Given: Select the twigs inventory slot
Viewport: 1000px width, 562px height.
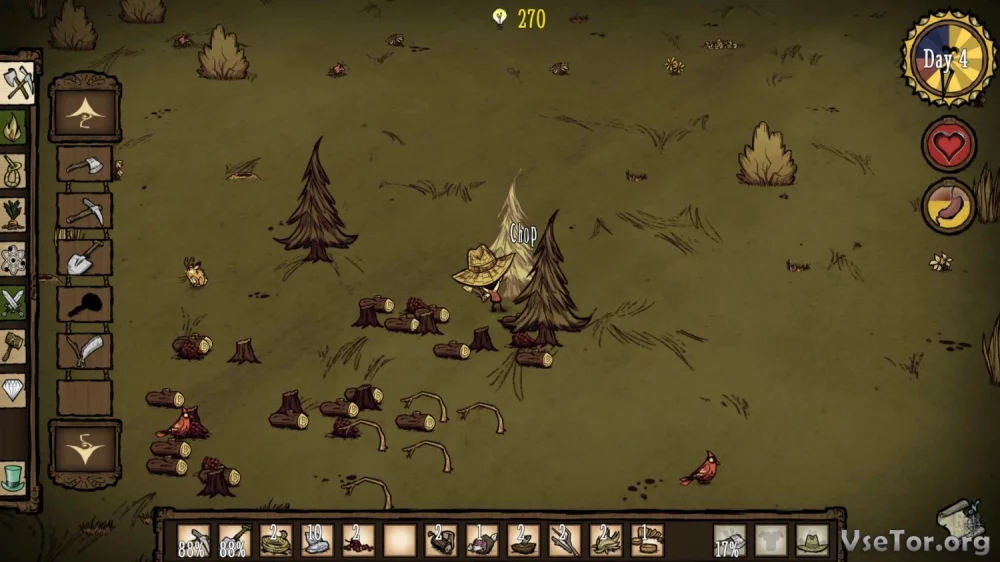Looking at the screenshot, I should click(x=565, y=540).
